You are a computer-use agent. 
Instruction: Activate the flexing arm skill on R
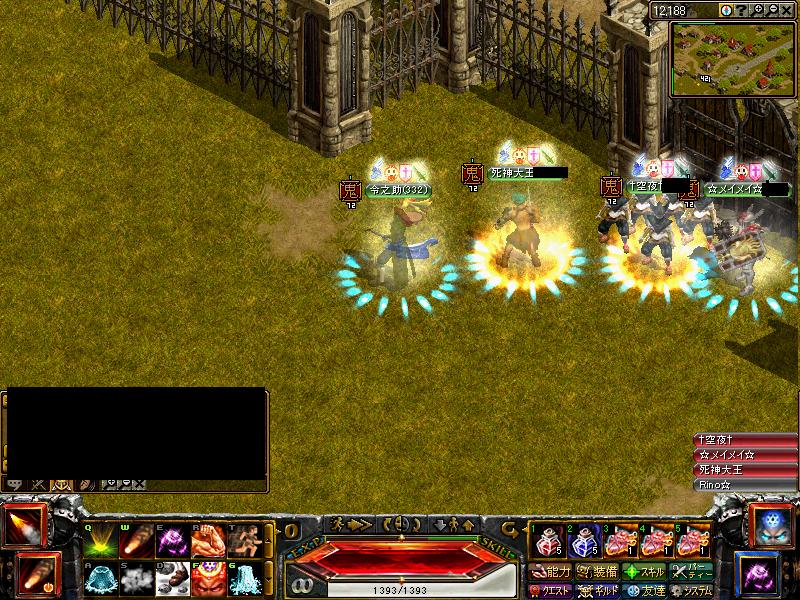(x=207, y=541)
